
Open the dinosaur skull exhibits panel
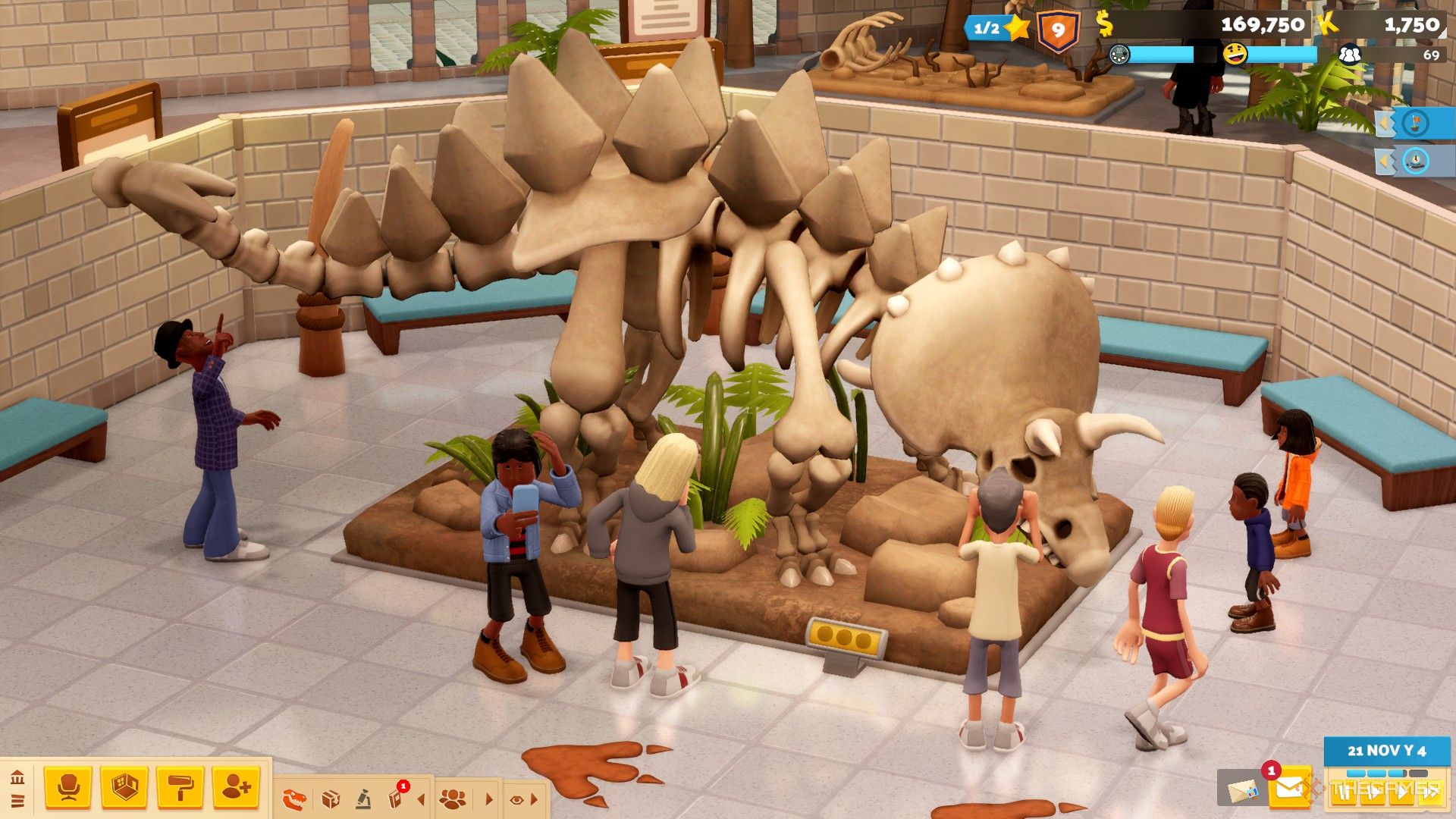tap(294, 799)
